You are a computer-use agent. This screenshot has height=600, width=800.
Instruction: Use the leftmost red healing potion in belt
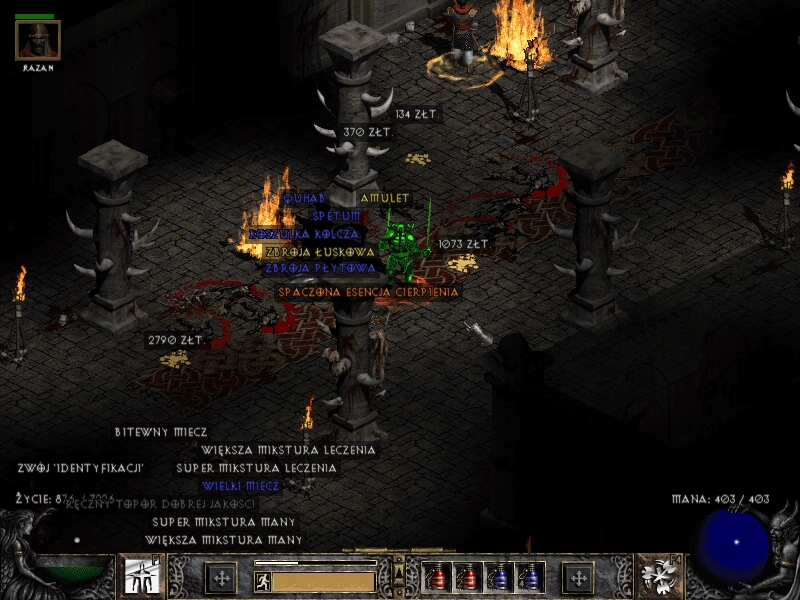point(437,577)
